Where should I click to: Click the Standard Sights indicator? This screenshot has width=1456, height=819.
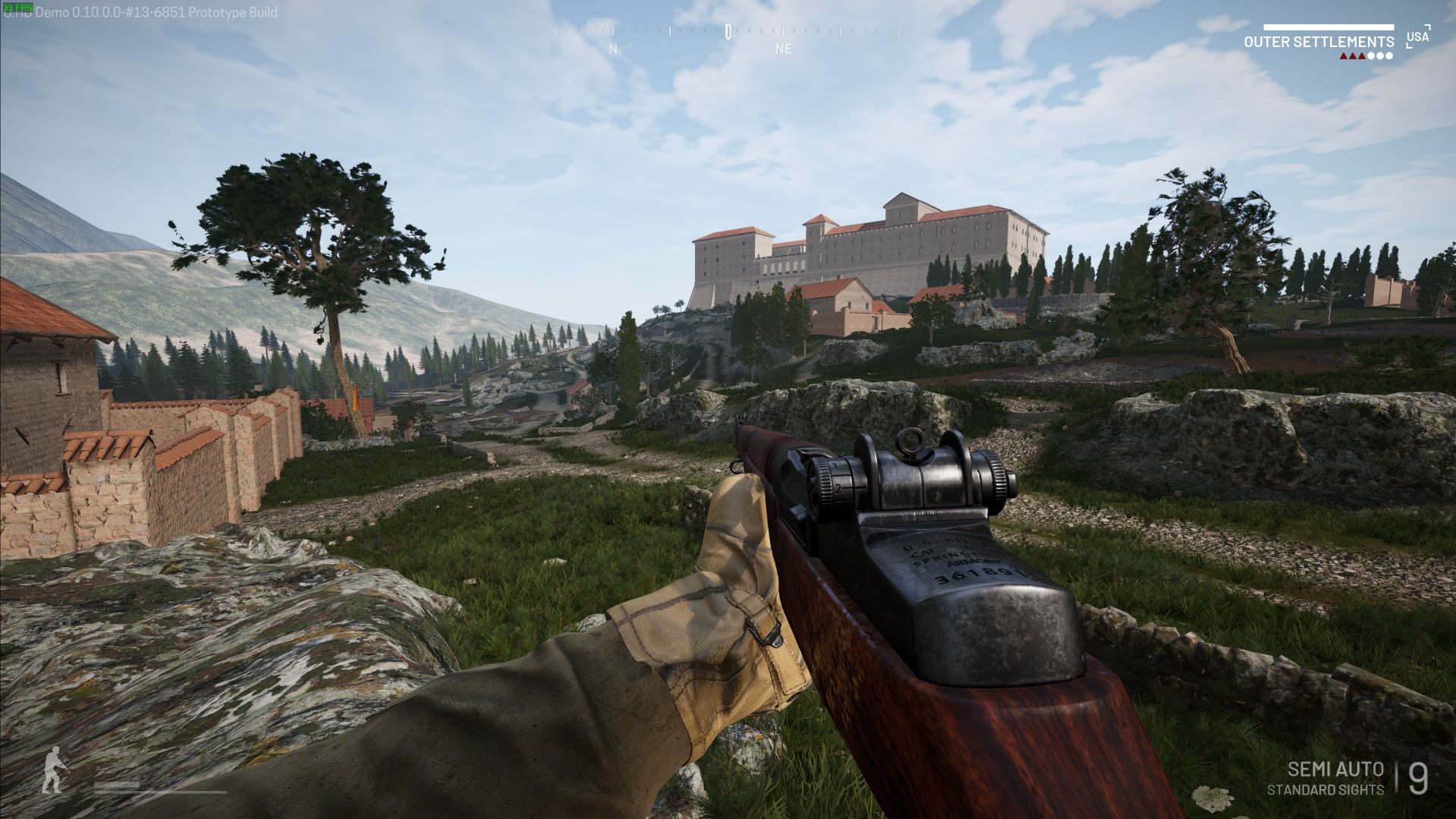(1325, 790)
